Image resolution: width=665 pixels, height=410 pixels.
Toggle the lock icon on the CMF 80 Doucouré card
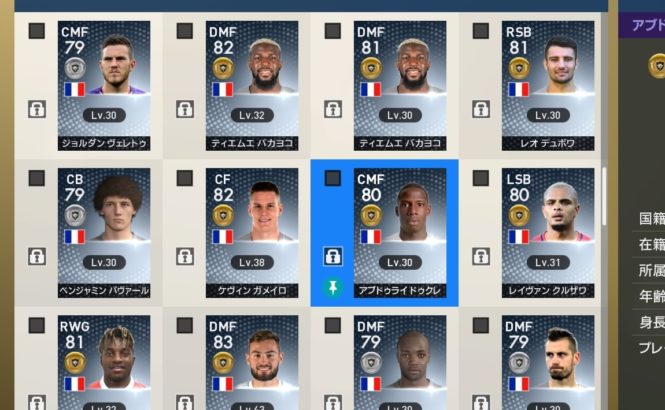point(333,257)
